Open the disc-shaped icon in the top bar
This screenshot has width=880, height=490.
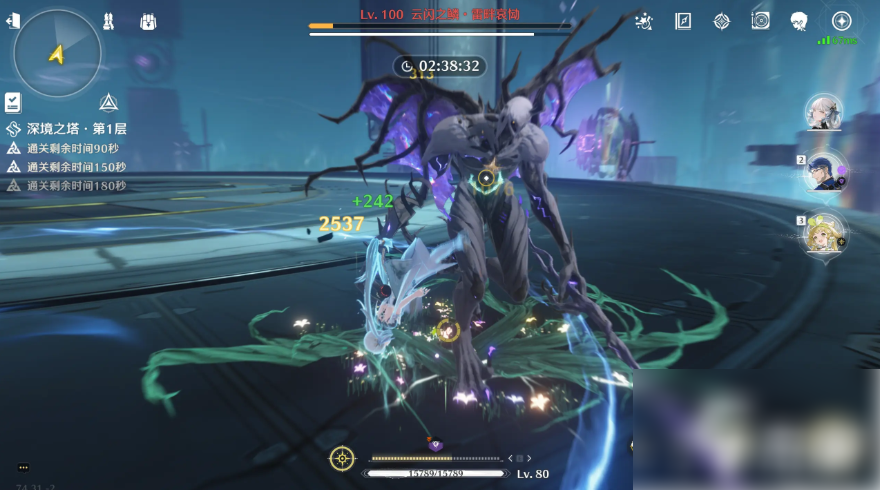(760, 21)
